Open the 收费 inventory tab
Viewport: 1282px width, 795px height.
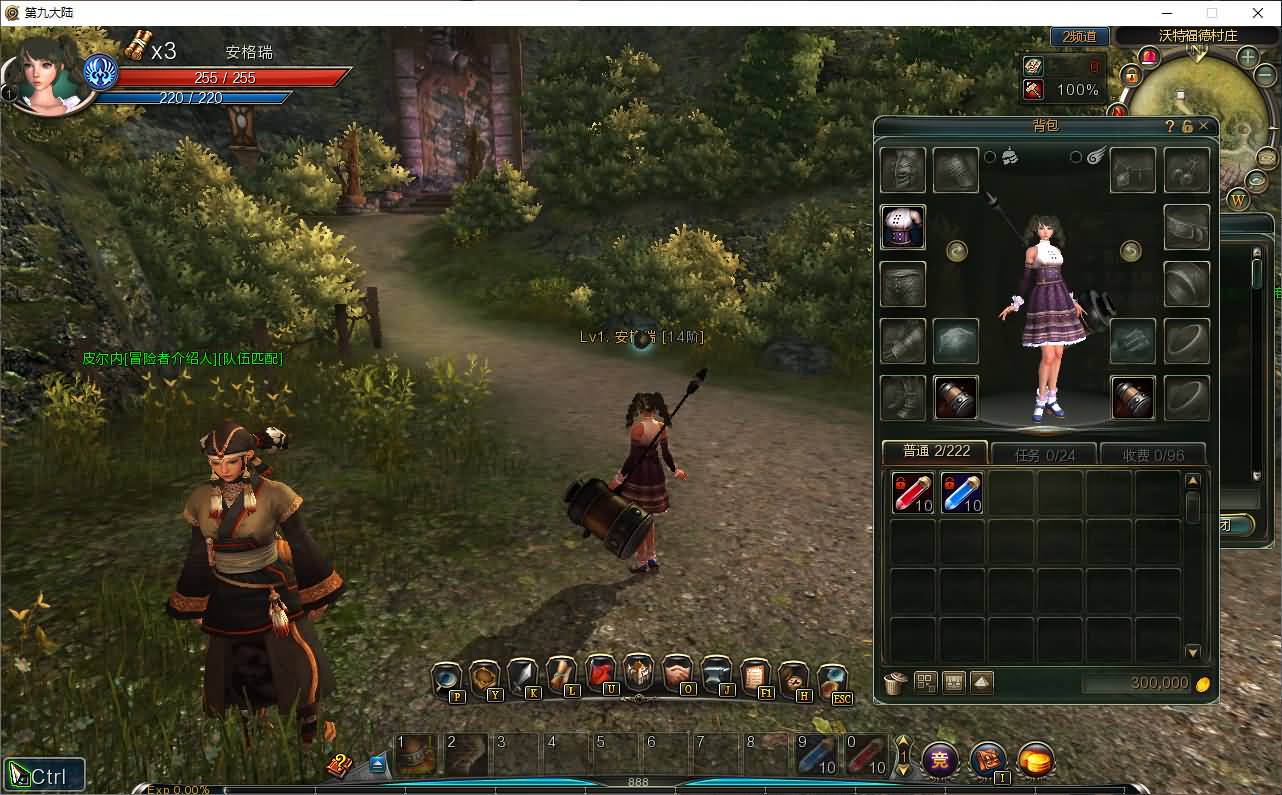(1153, 455)
